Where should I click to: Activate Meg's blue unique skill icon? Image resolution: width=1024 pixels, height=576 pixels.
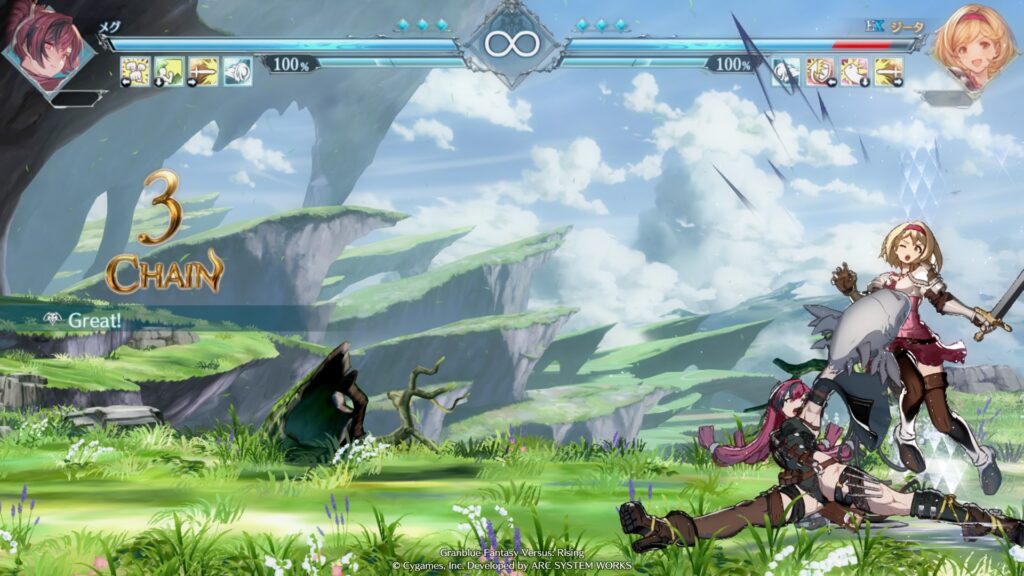point(237,71)
